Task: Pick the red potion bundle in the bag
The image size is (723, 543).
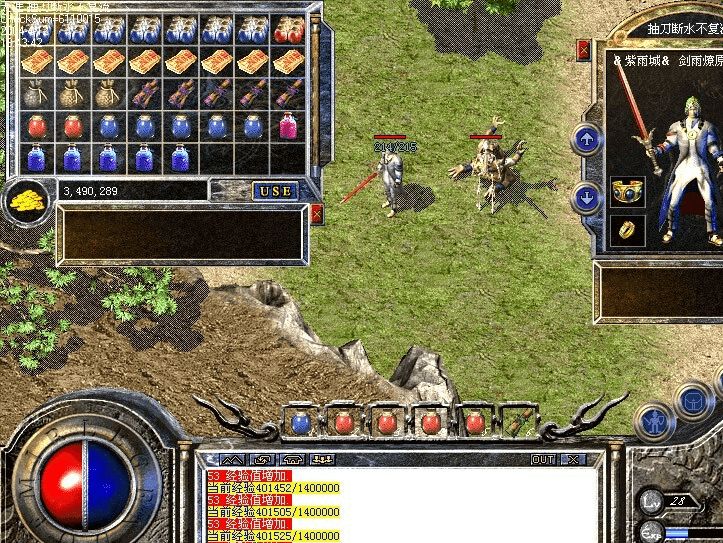Action: [x=289, y=31]
